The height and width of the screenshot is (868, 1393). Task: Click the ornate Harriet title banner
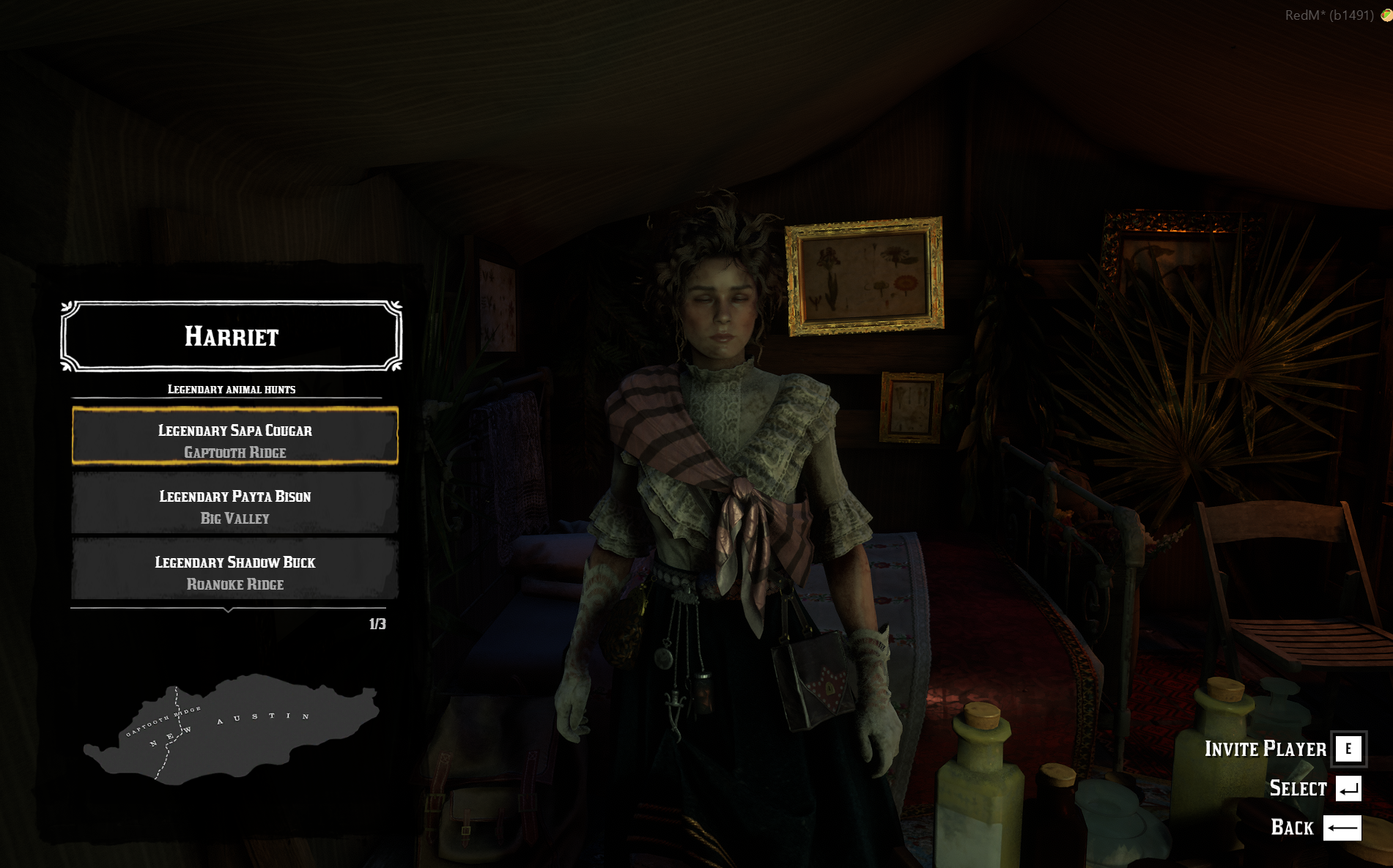click(x=232, y=335)
